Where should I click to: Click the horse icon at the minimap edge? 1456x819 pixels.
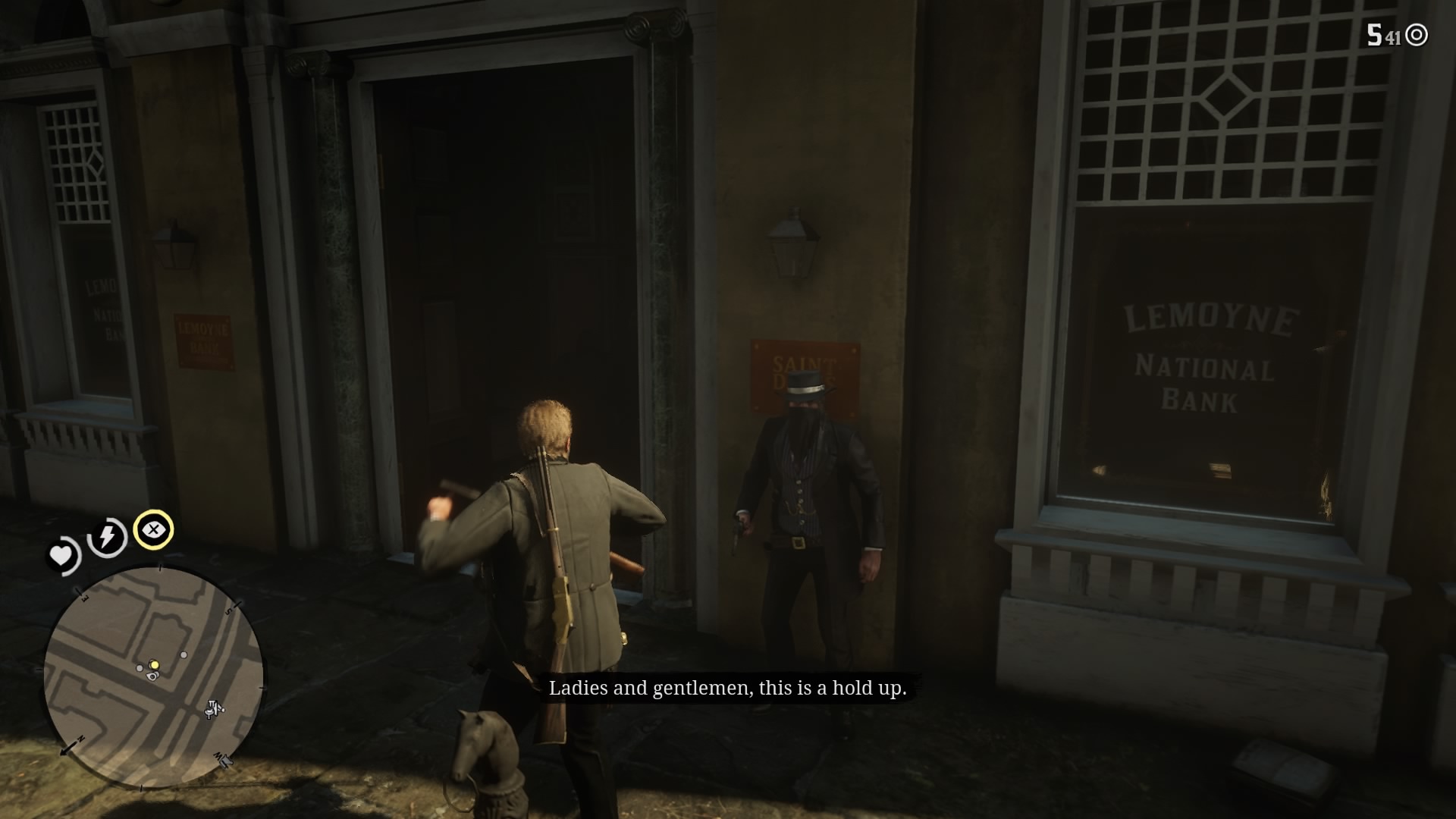click(x=226, y=763)
